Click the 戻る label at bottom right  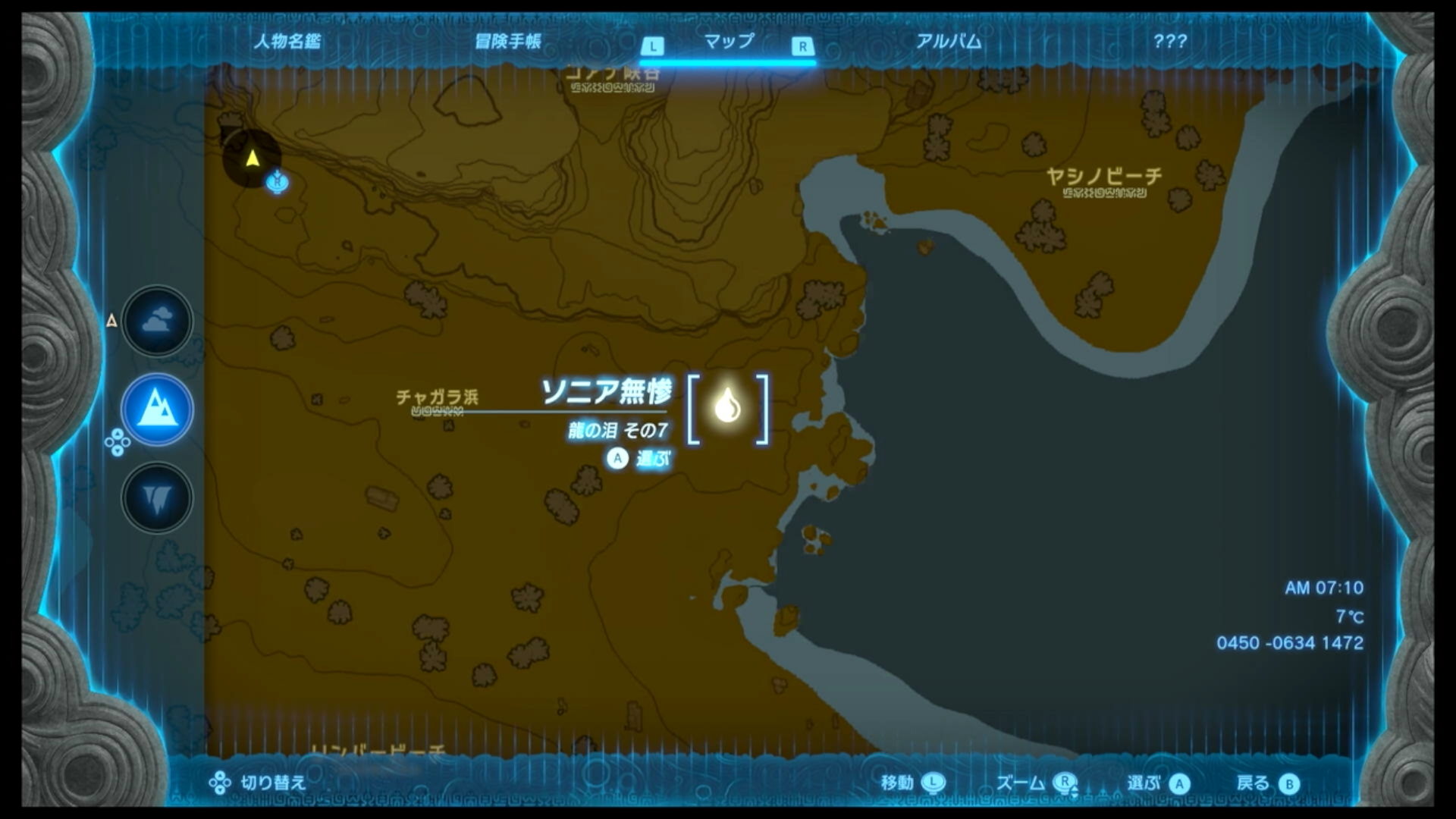1251,783
